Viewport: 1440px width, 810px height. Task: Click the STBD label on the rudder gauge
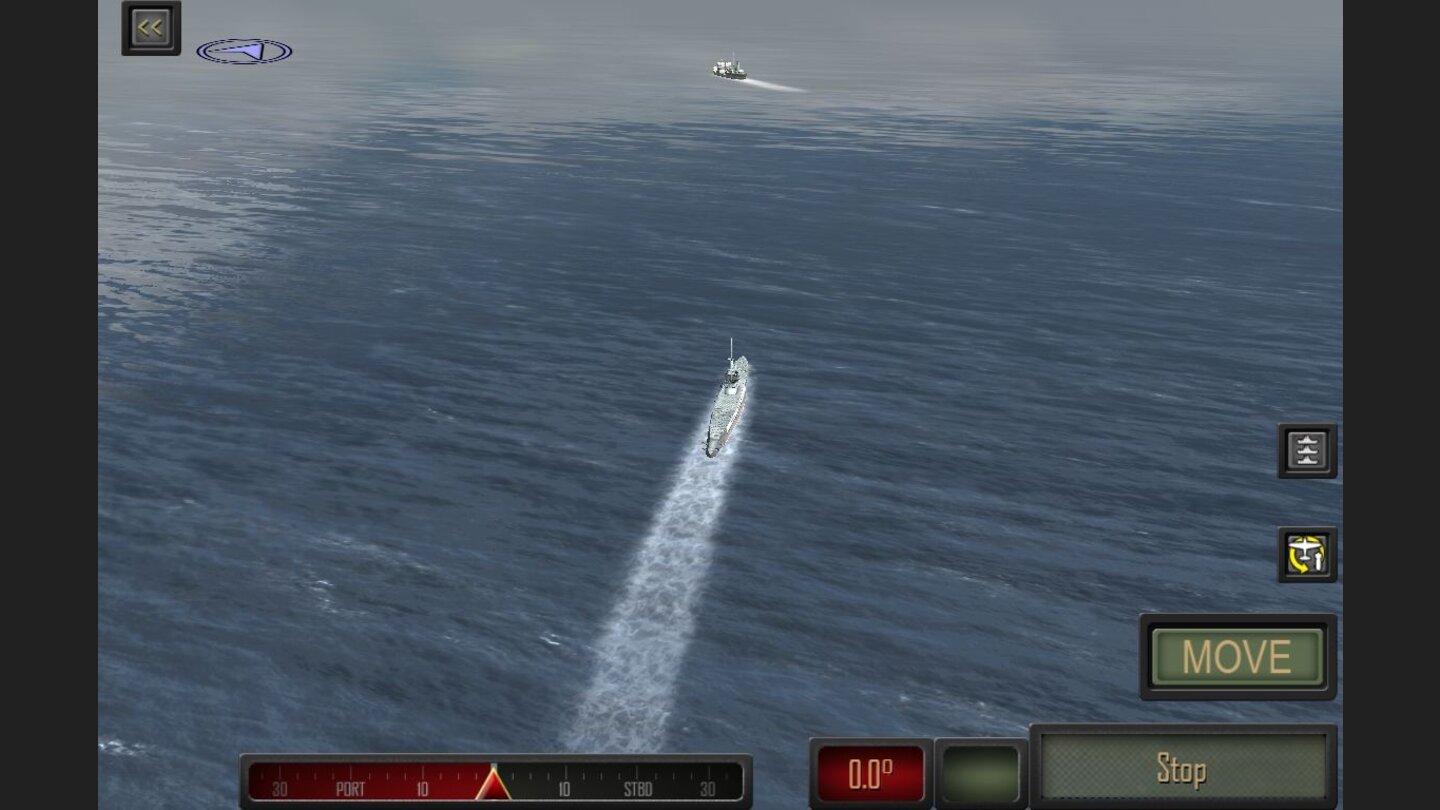639,788
